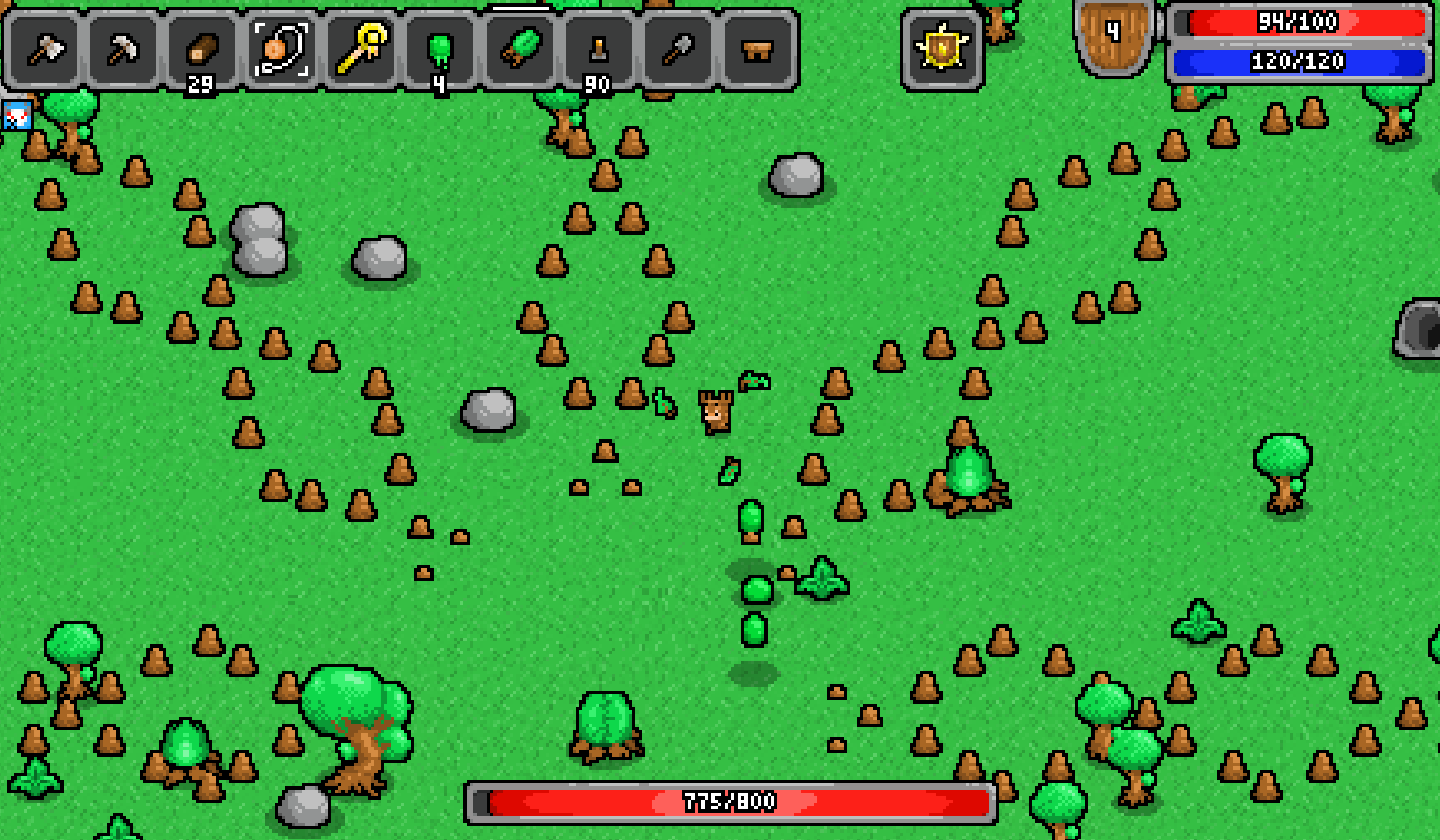Viewport: 1440px width, 840px height.
Task: Open the player avatar panel top-left corner
Action: [17, 116]
